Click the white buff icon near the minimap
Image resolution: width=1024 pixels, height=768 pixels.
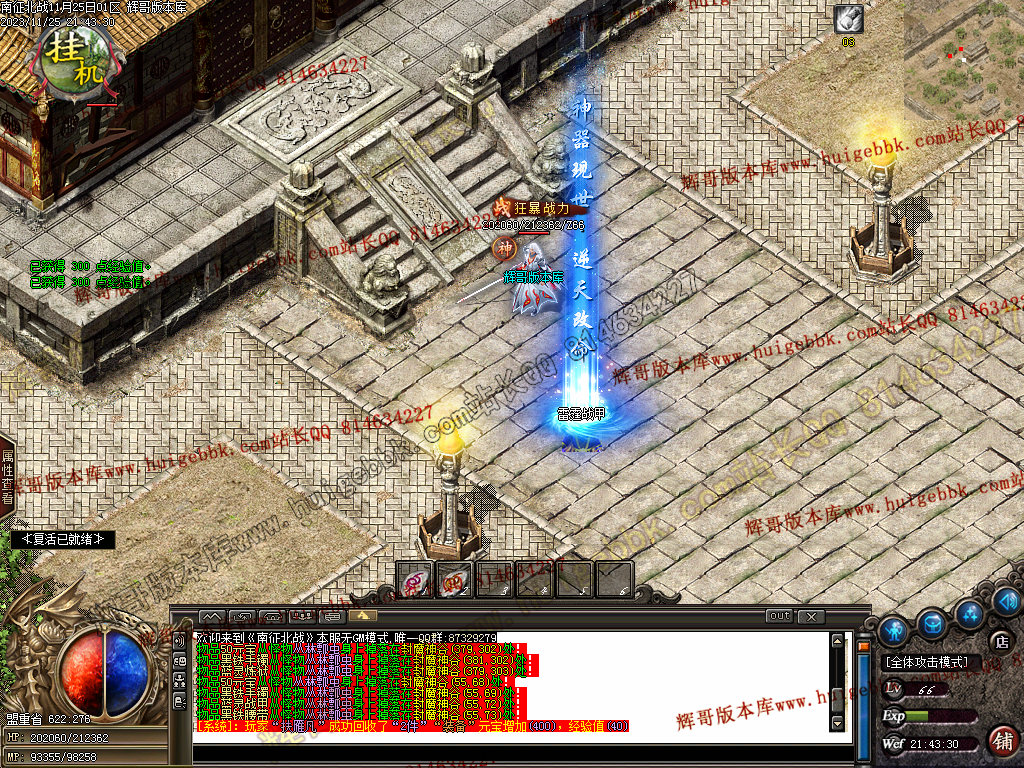(x=848, y=19)
